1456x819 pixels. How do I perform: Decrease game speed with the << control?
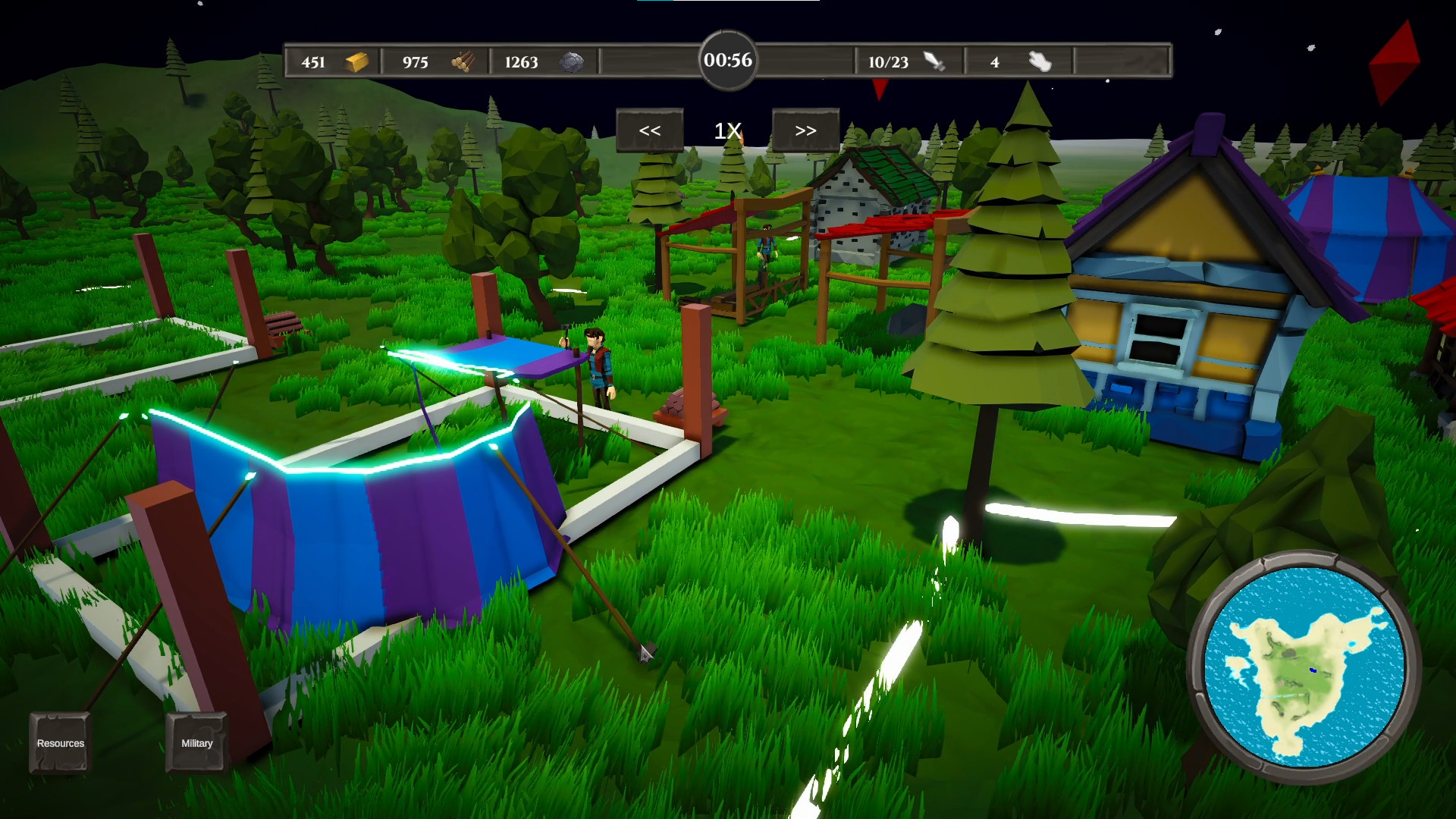pyautogui.click(x=650, y=129)
